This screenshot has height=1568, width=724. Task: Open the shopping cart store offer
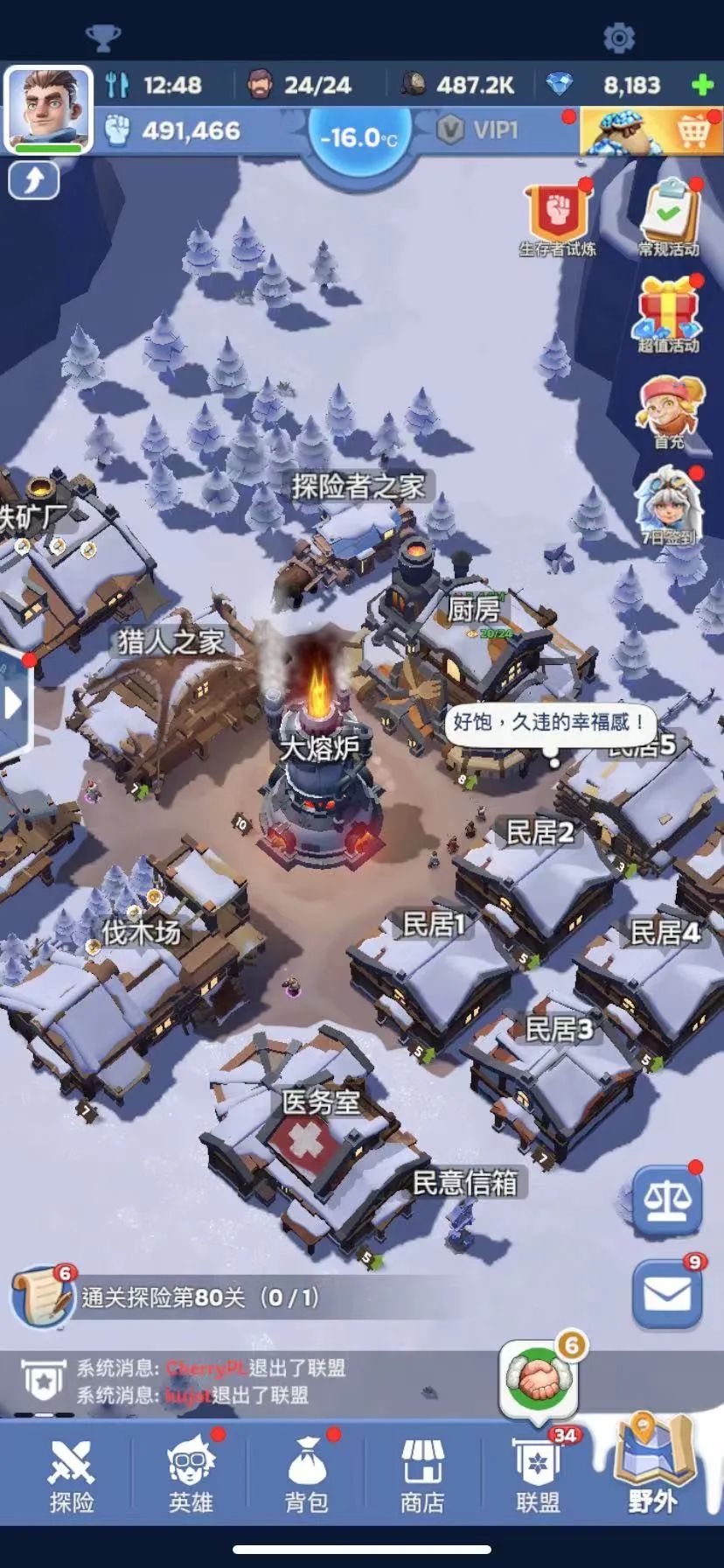coord(651,131)
